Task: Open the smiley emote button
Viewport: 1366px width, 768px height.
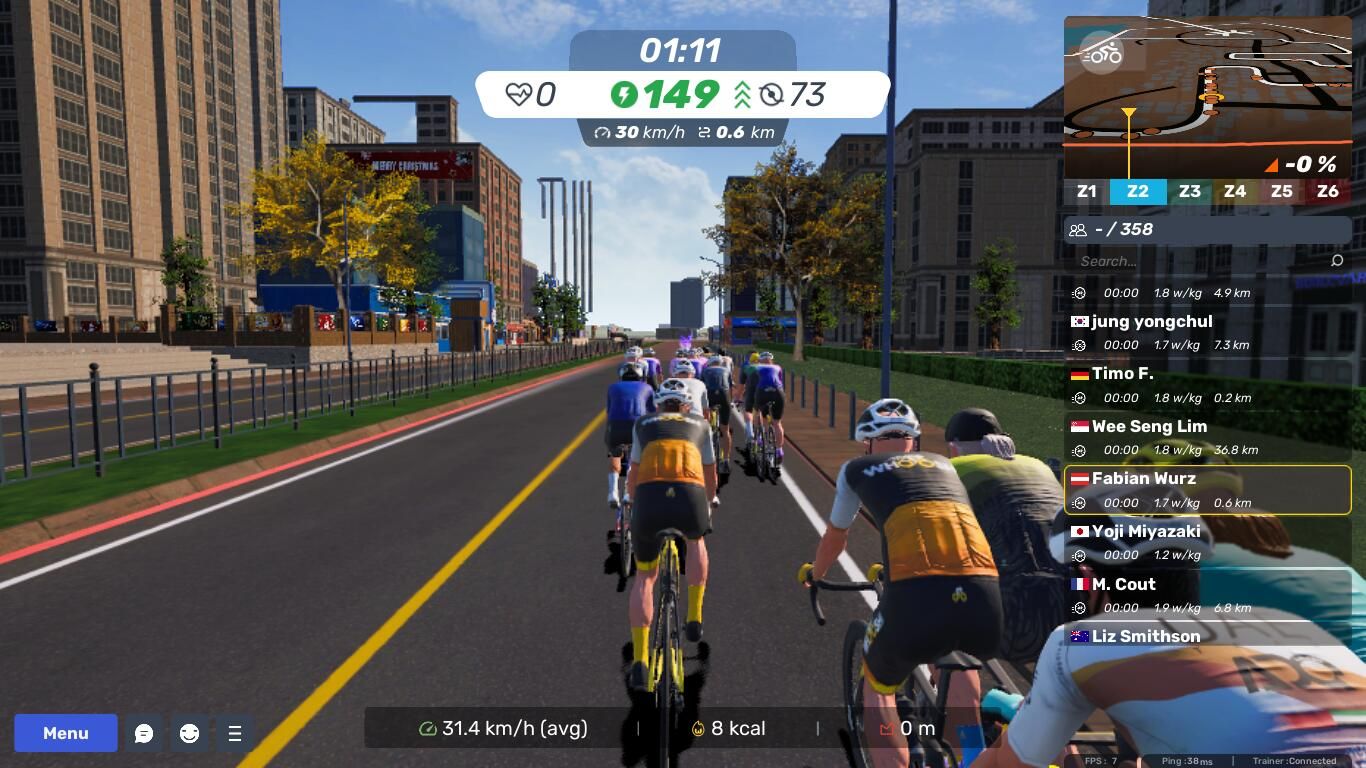Action: coord(189,733)
